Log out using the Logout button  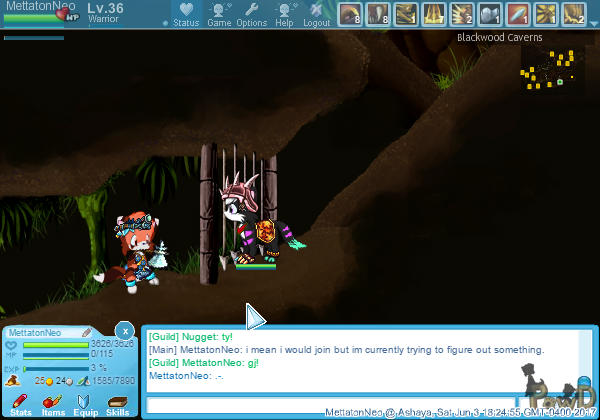(316, 13)
